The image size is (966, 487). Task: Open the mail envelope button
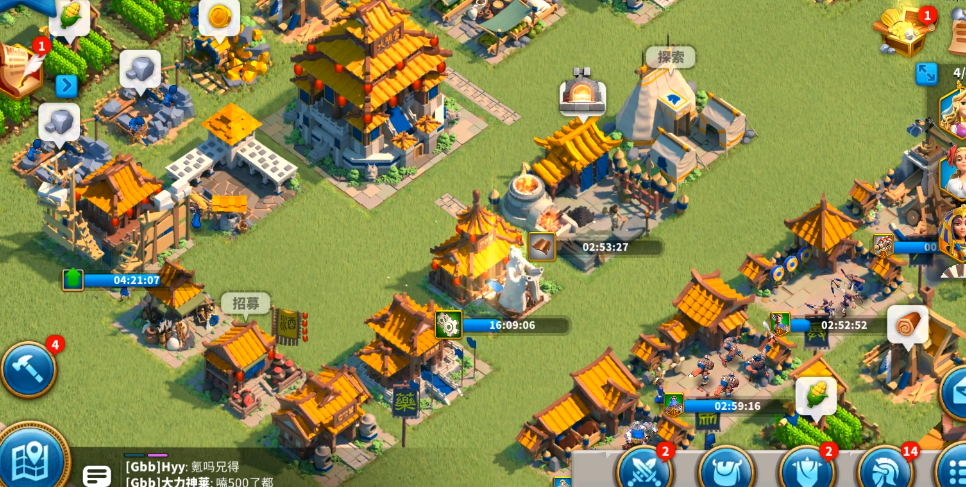[x=953, y=392]
